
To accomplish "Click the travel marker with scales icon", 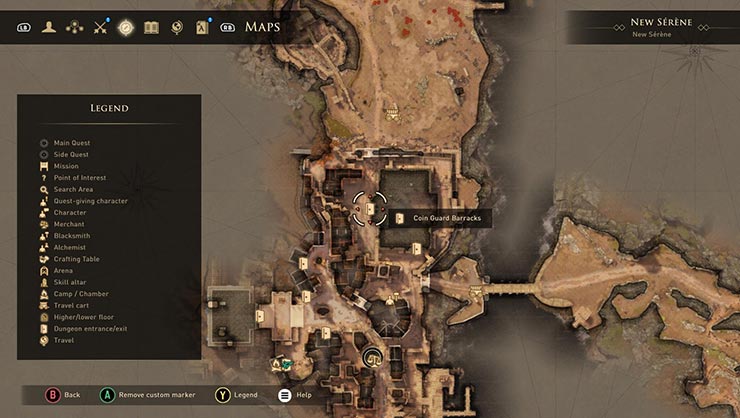I will (x=374, y=357).
